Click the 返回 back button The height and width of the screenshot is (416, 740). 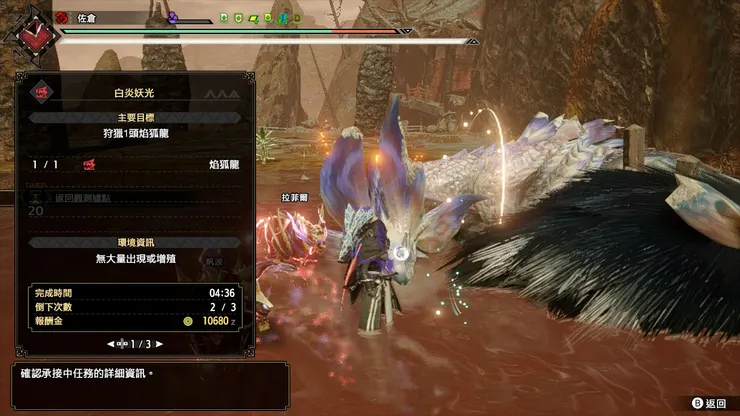[x=709, y=403]
